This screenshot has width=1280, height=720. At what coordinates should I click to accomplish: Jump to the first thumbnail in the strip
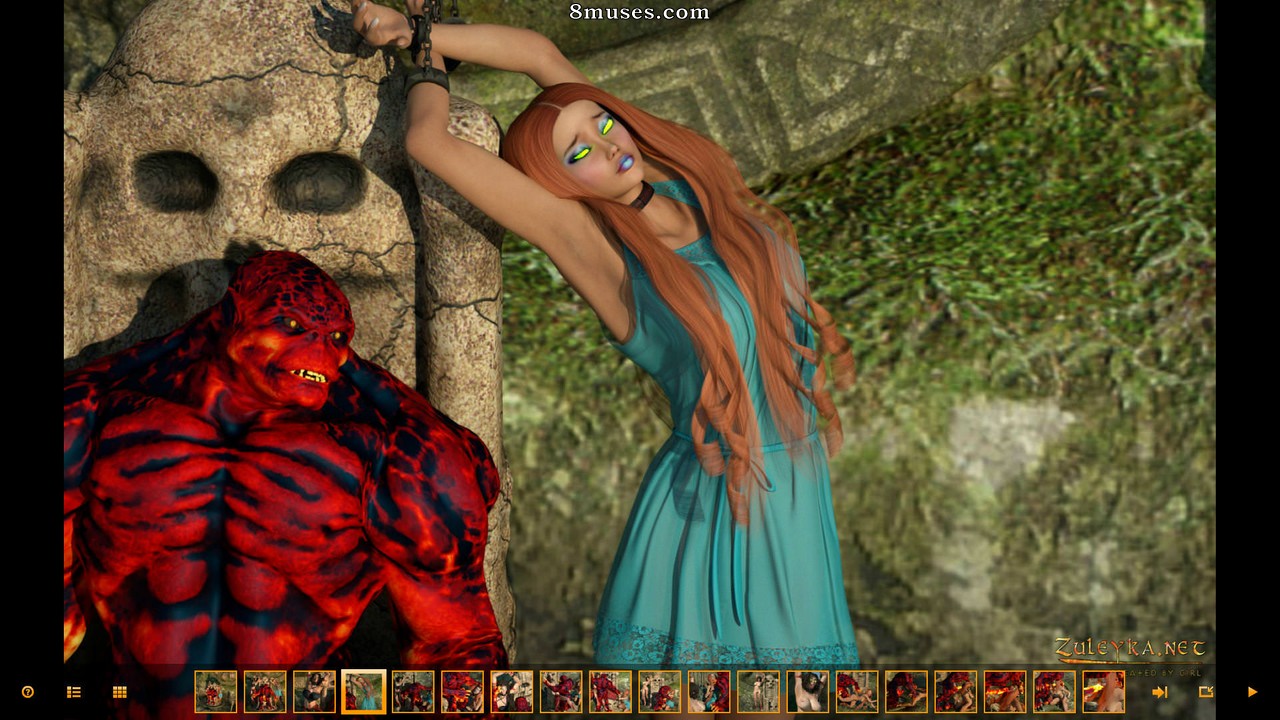click(216, 692)
